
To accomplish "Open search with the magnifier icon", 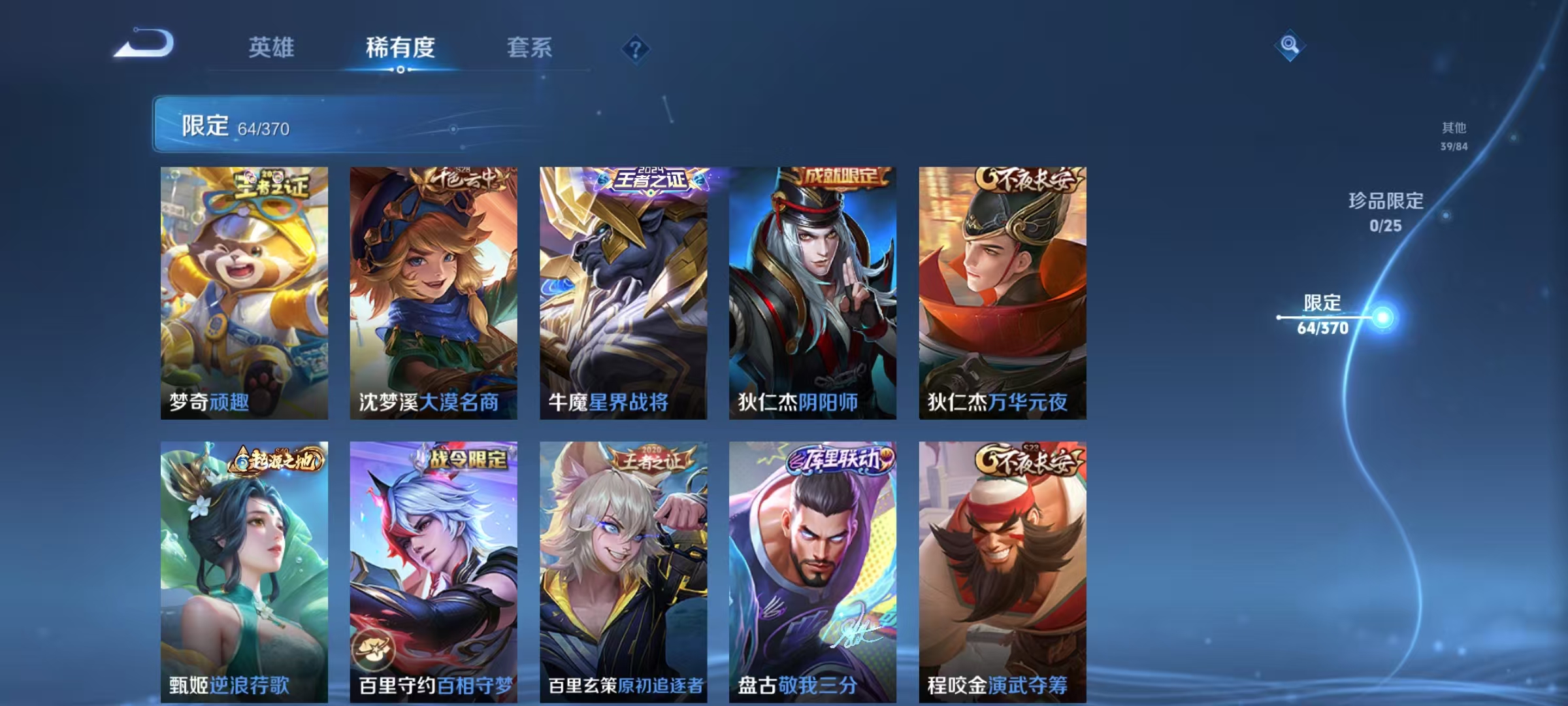I will coord(1290,44).
